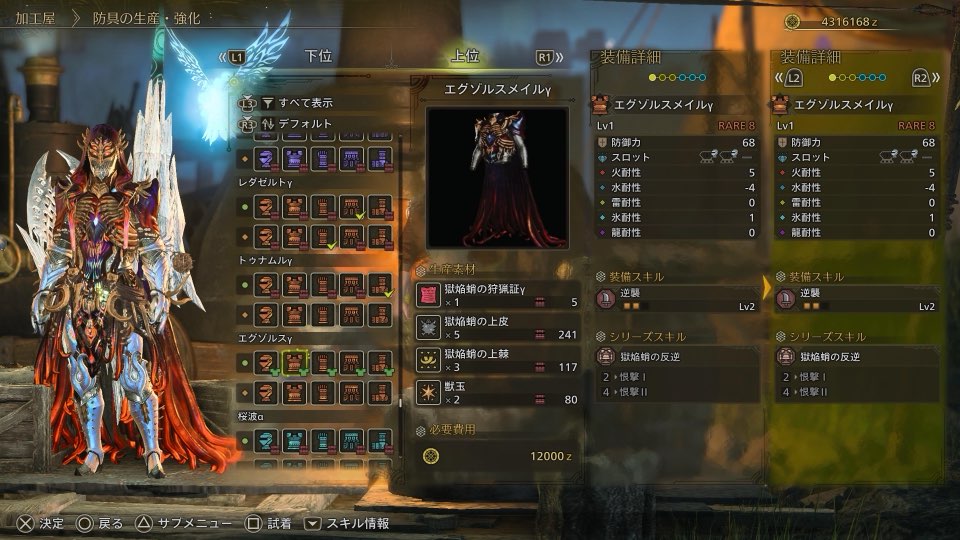Switch to the 下位 rank tab
Screen dimensions: 960x540
point(318,57)
